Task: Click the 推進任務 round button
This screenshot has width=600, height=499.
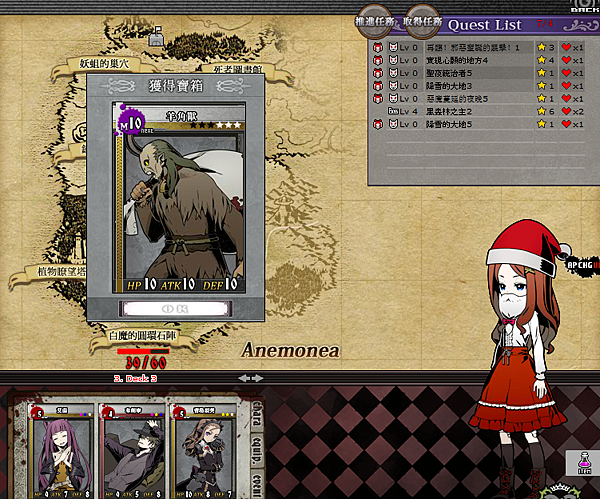Action: tap(375, 20)
